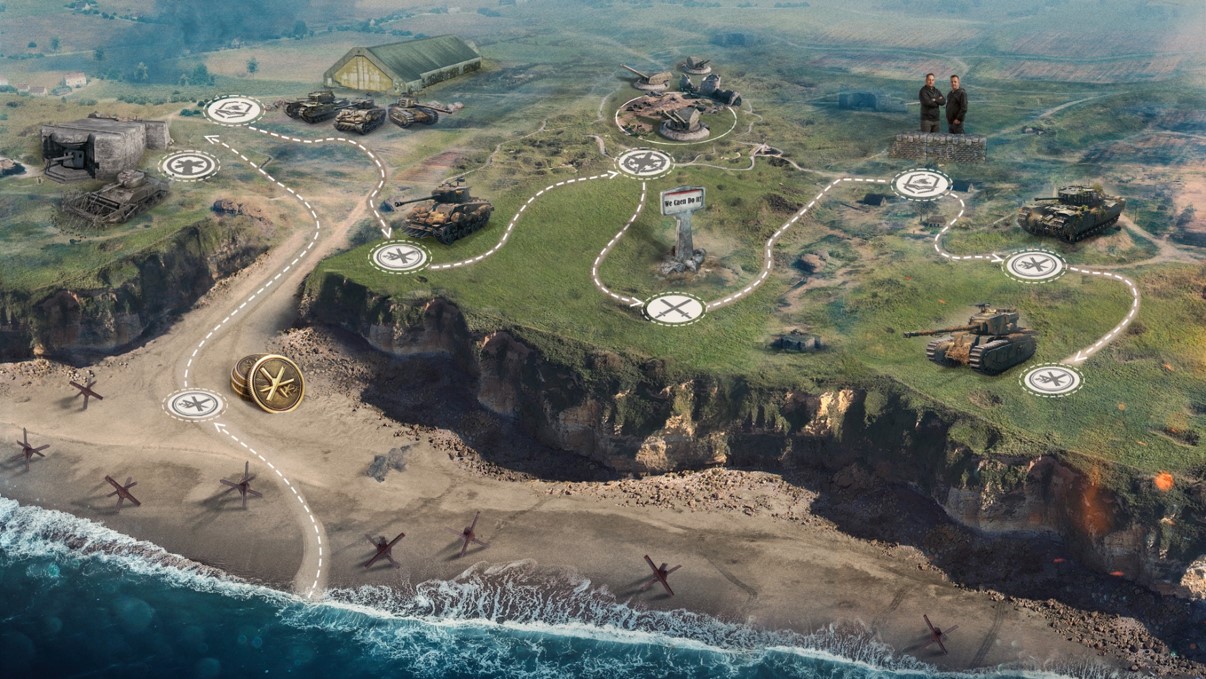Pick the mission marker by the Sherman tank
Screen dimensions: 1206x679
400,256
